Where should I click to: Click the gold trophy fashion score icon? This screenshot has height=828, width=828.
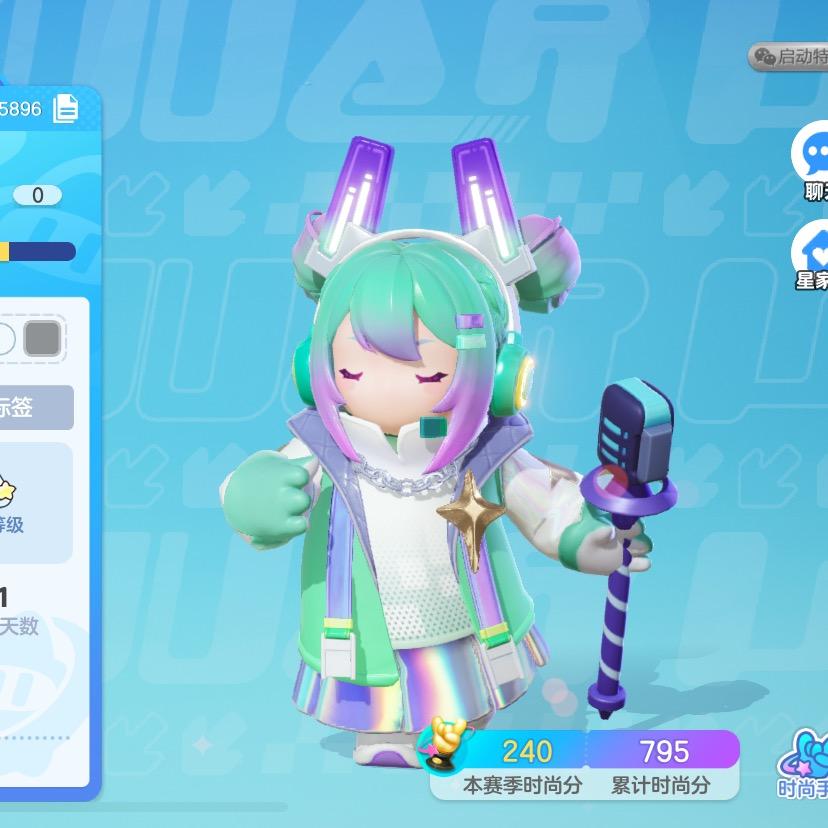click(x=445, y=746)
